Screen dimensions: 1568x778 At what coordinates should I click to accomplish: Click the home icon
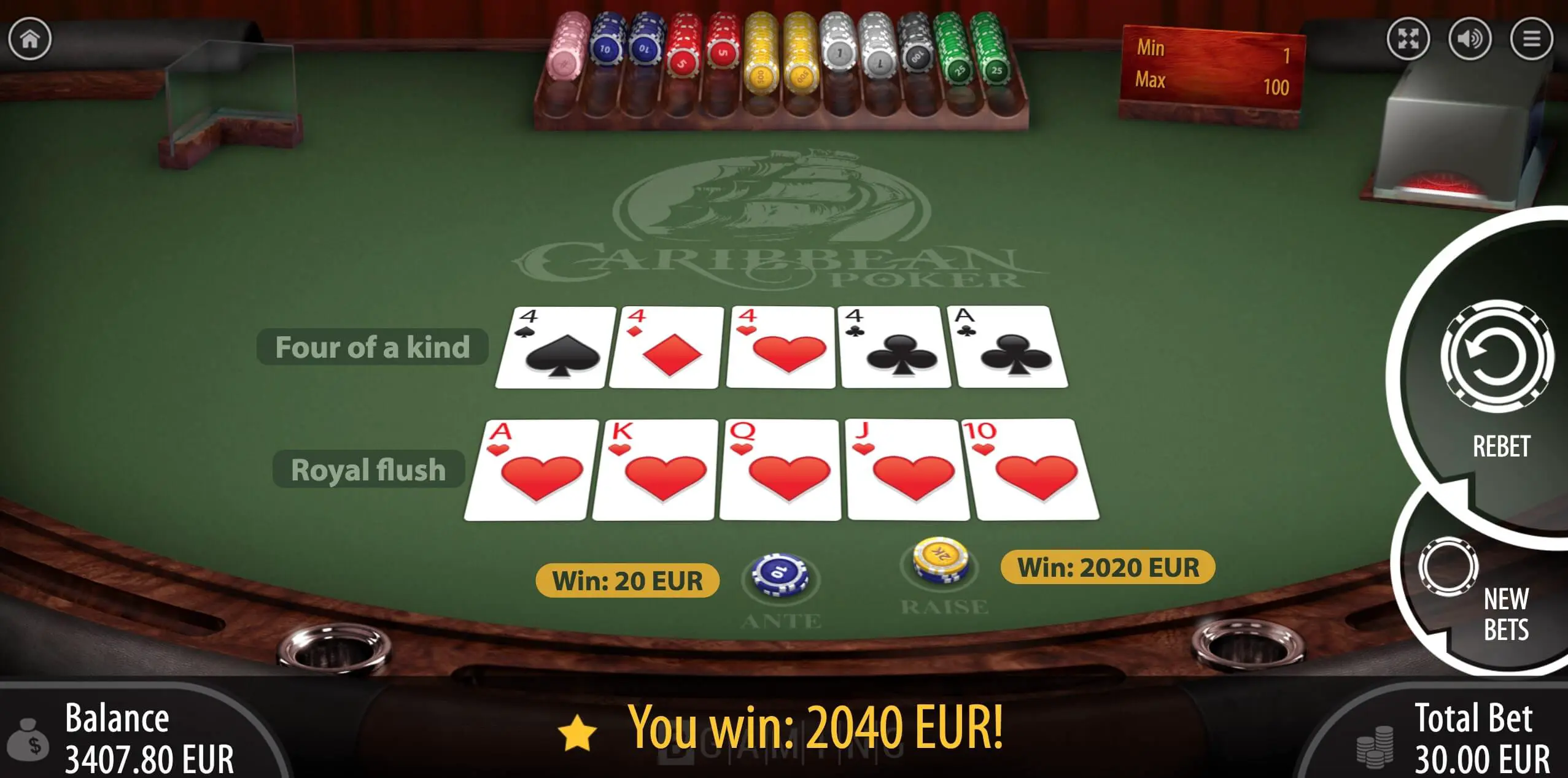point(29,39)
